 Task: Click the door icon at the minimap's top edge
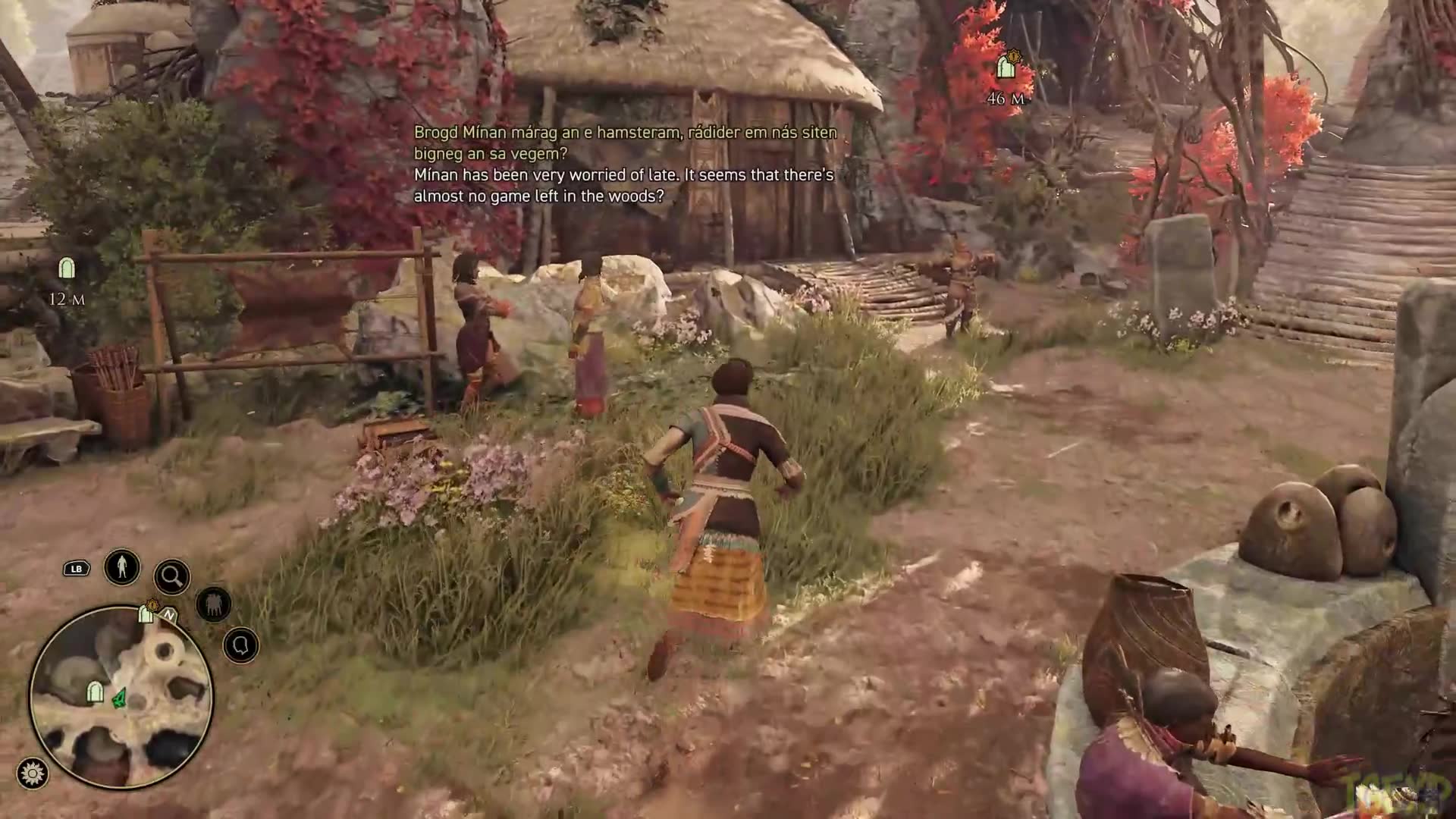[146, 616]
